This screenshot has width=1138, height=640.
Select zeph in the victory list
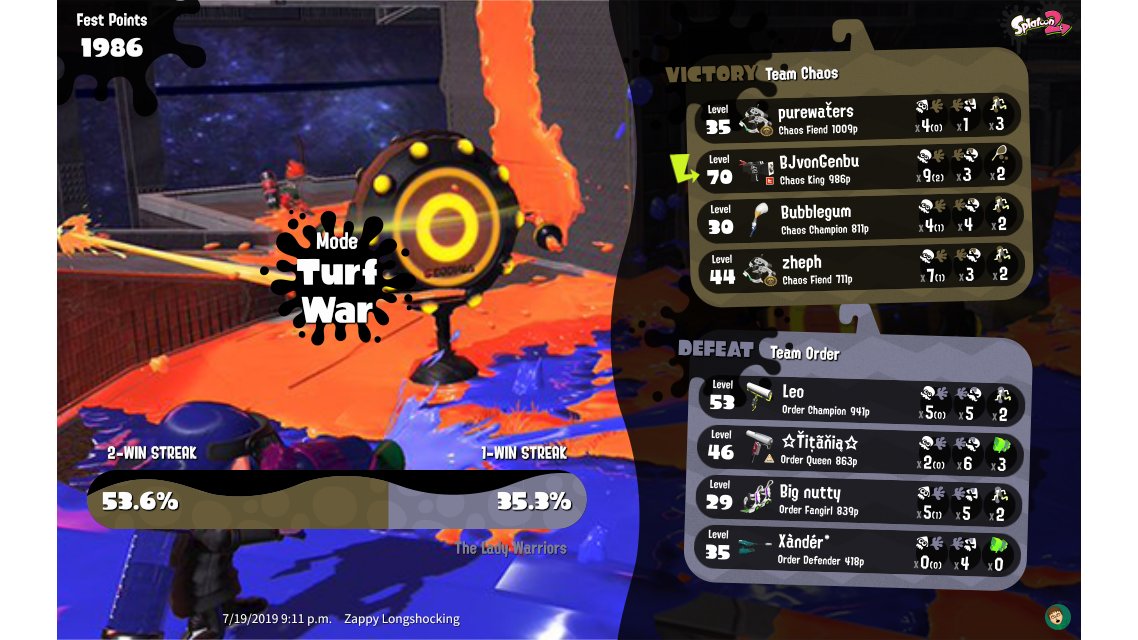coord(858,268)
